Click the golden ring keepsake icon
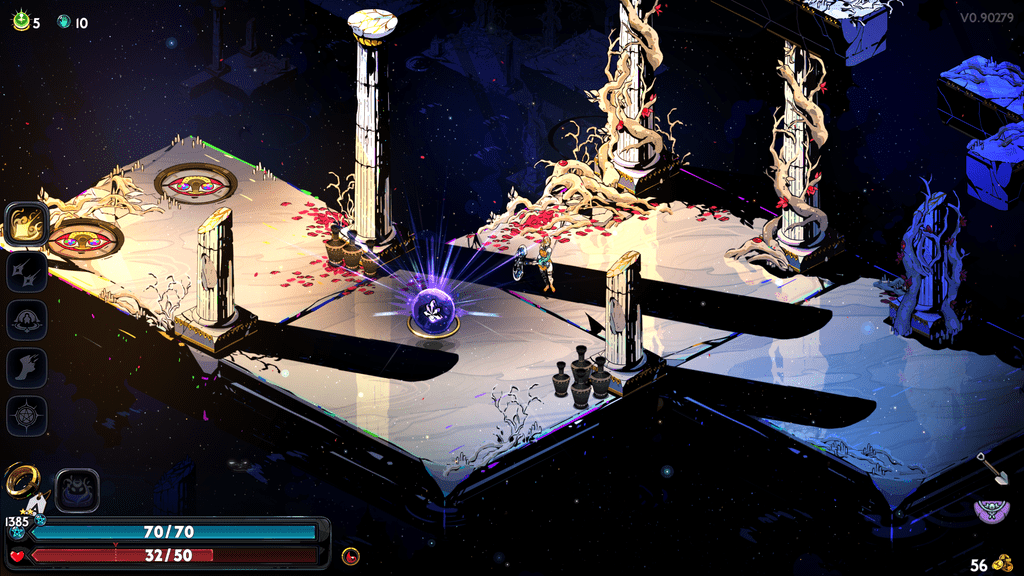 (x=22, y=482)
